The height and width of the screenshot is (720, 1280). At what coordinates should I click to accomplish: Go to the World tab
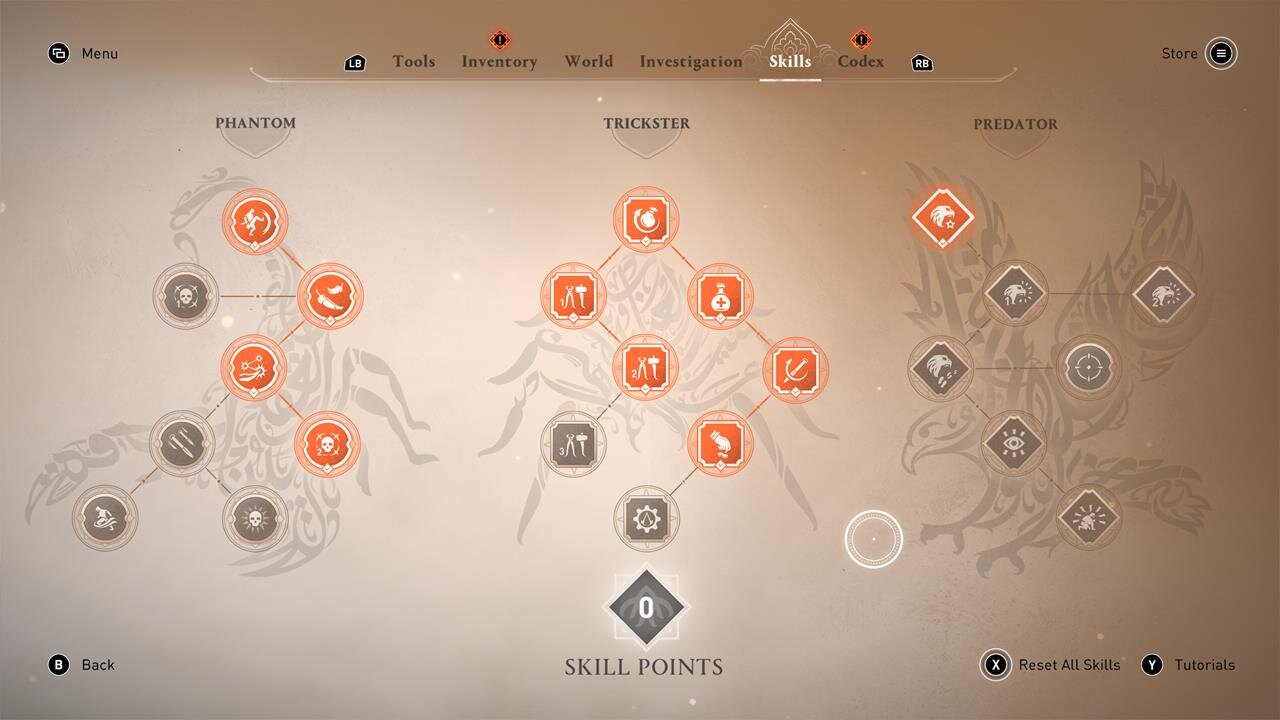588,62
